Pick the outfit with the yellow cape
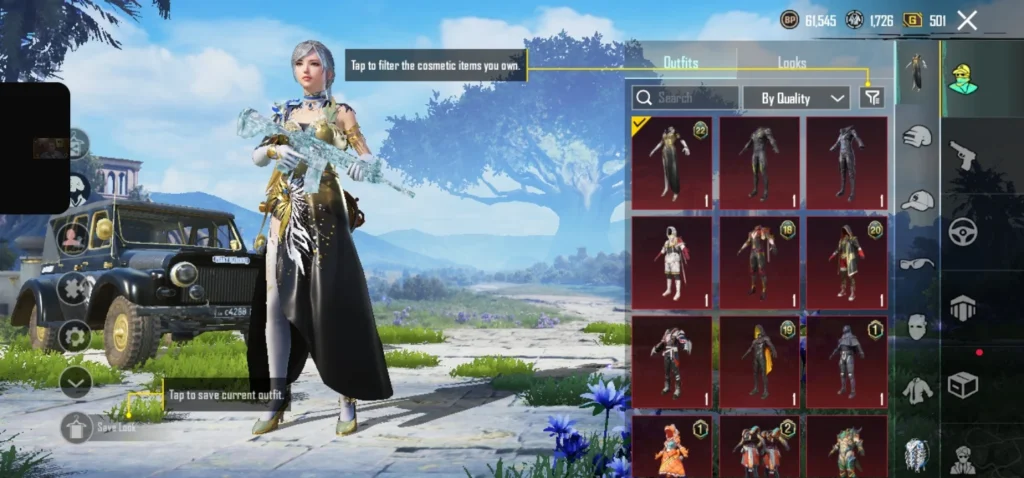 [x=759, y=362]
